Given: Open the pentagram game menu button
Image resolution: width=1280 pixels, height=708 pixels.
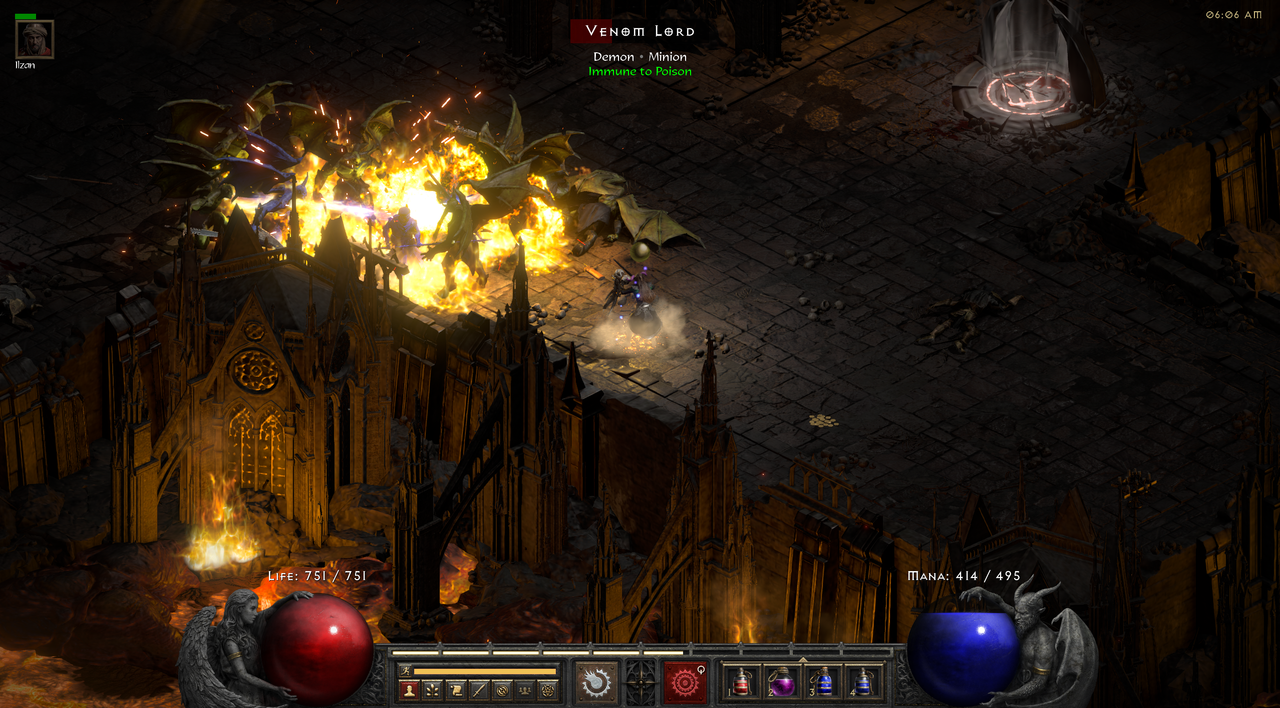Looking at the screenshot, I should click(547, 690).
